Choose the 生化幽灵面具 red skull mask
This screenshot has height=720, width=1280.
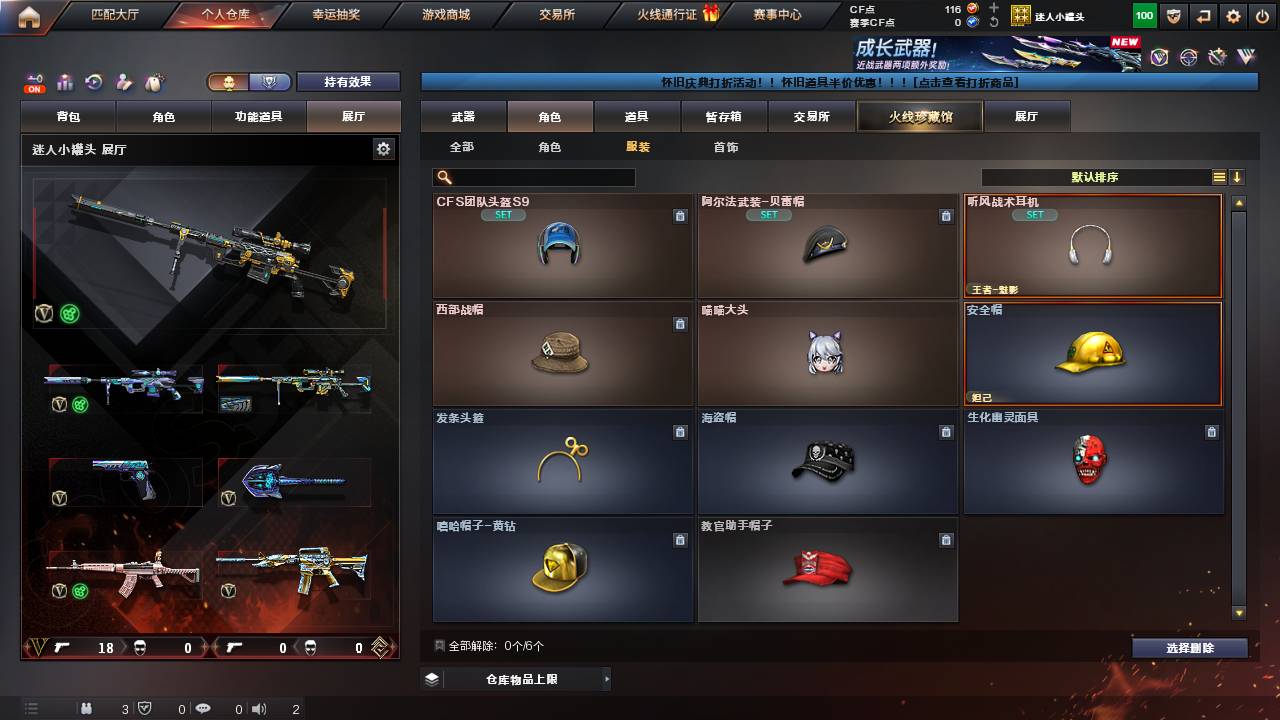(1092, 461)
